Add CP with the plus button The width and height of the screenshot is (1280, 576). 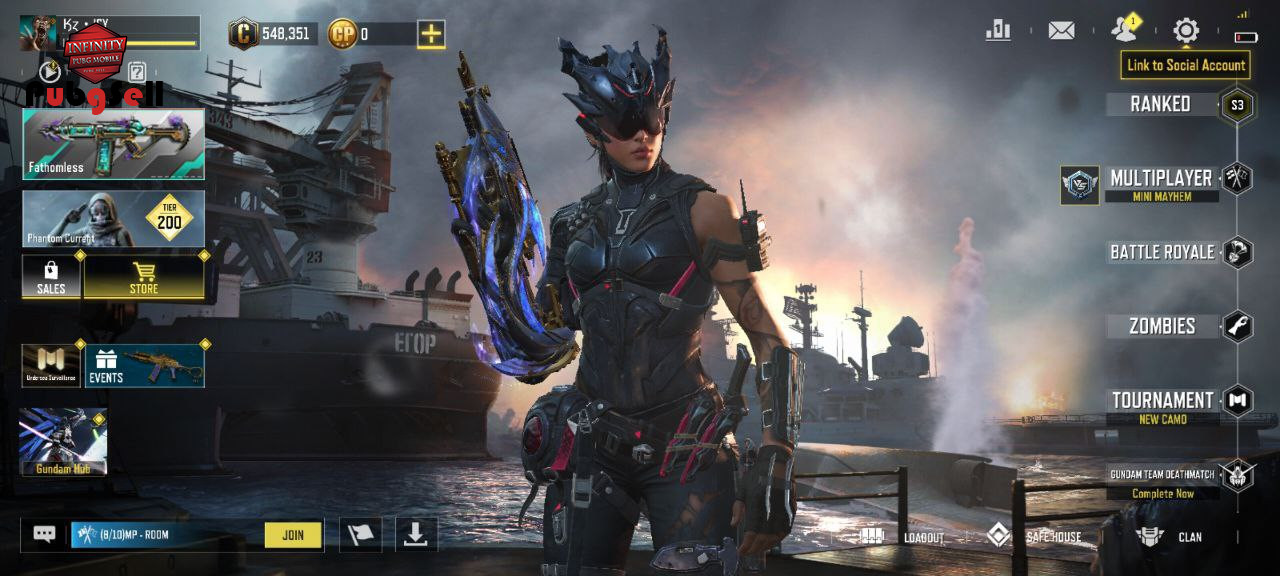click(431, 34)
